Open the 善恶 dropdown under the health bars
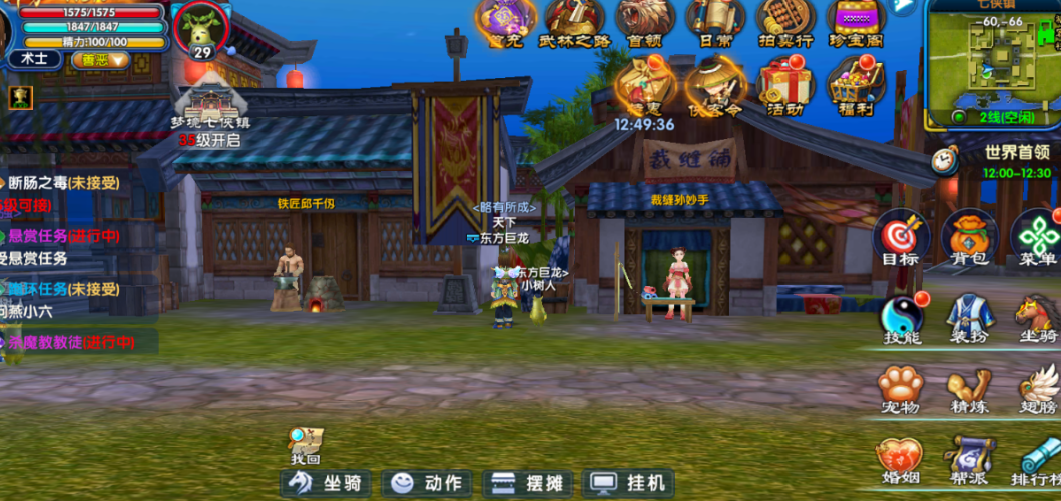This screenshot has height=501, width=1061. coord(101,59)
